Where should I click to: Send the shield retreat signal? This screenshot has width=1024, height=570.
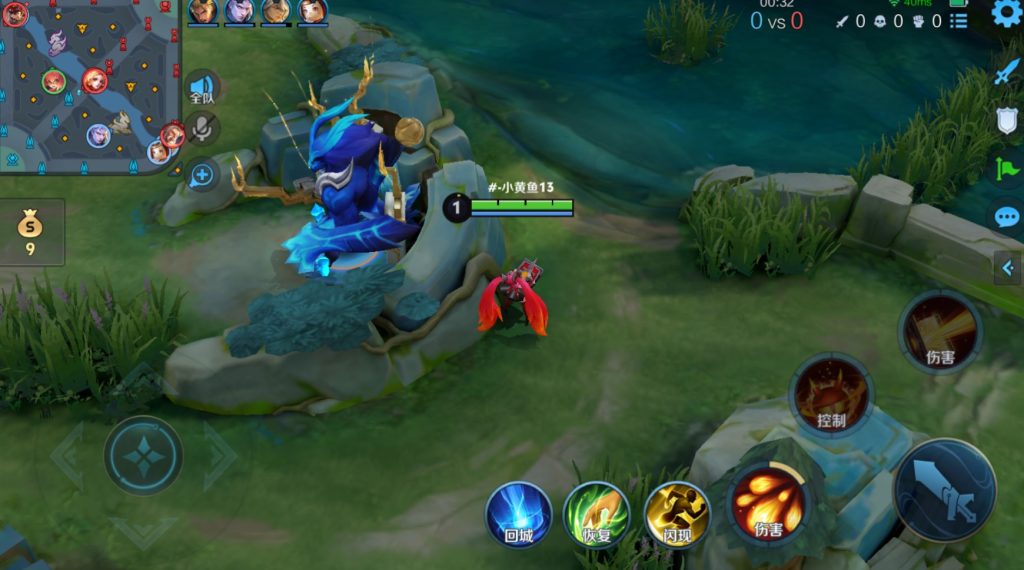coord(1007,120)
